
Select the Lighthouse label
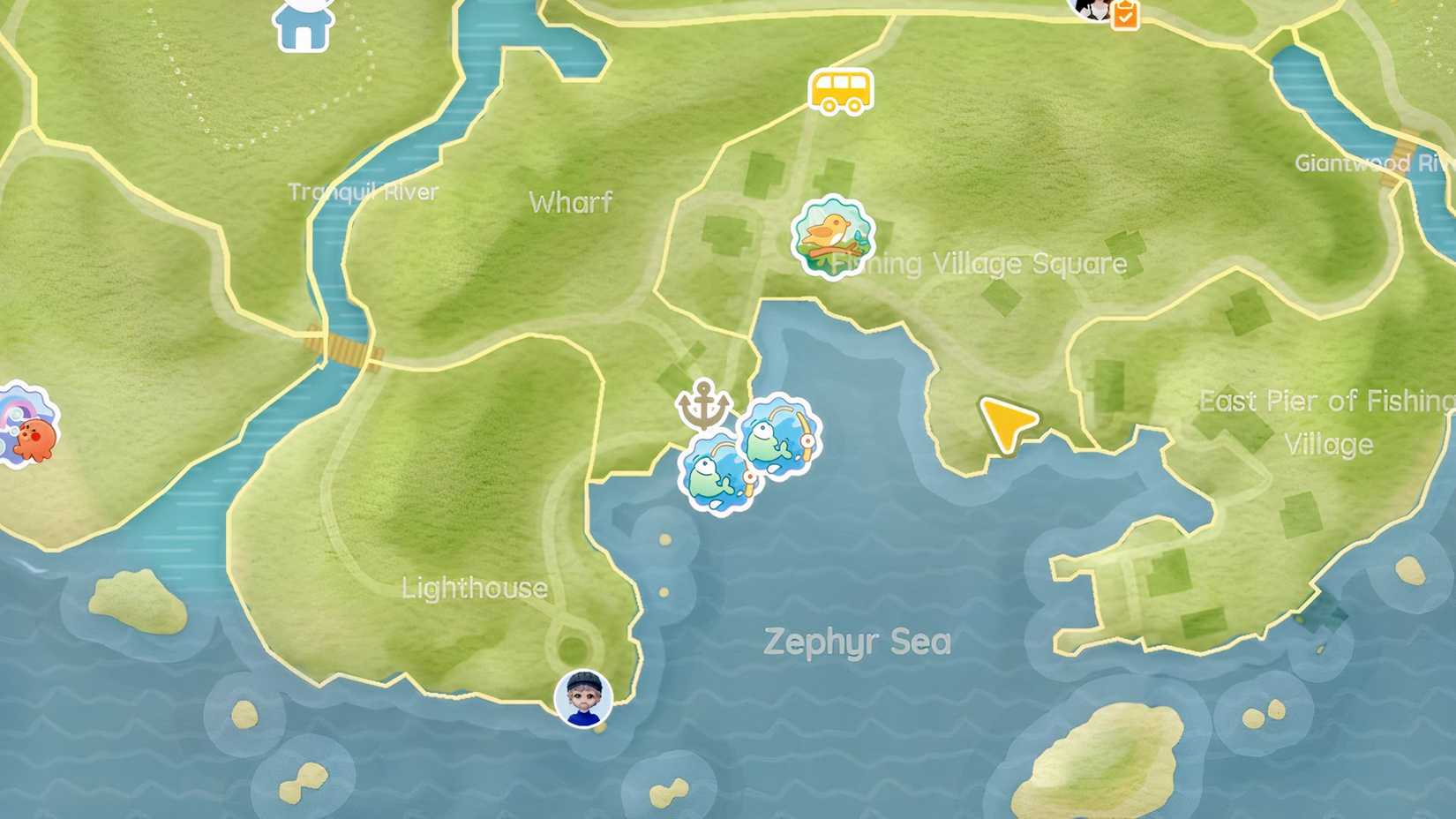pos(474,587)
